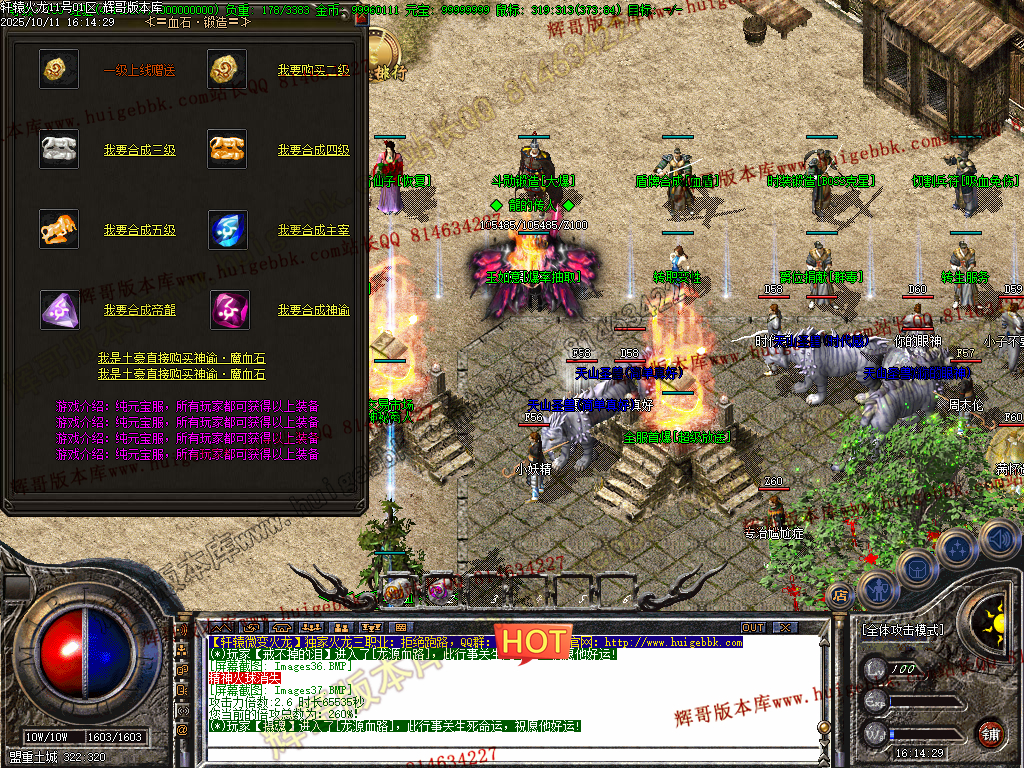Click the white beast stone icon
The height and width of the screenshot is (768, 1024).
[x=59, y=149]
